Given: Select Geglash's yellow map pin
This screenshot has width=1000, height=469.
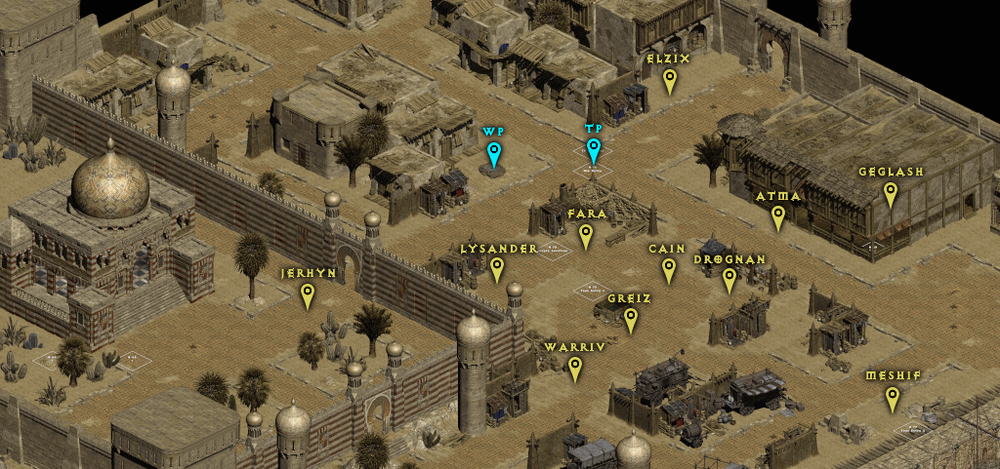Looking at the screenshot, I should coord(890,193).
